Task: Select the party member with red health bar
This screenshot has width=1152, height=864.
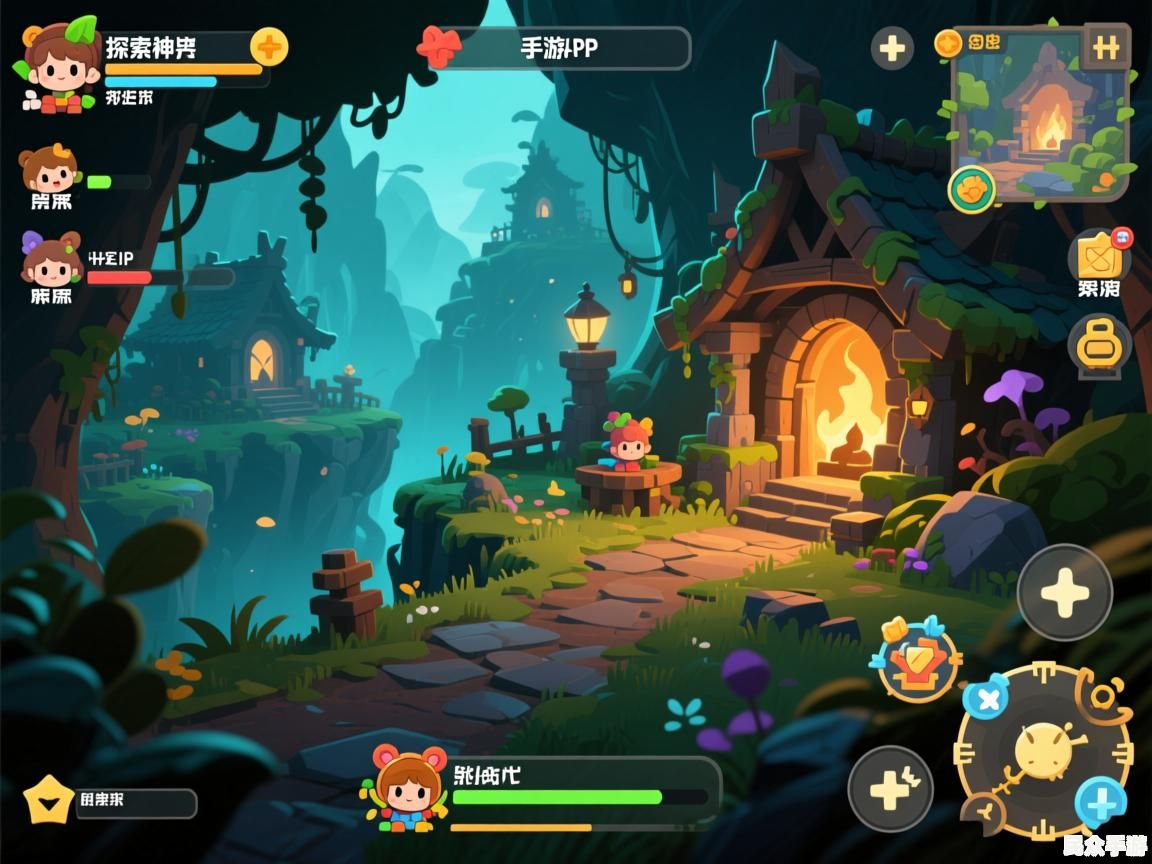Action: tap(50, 260)
